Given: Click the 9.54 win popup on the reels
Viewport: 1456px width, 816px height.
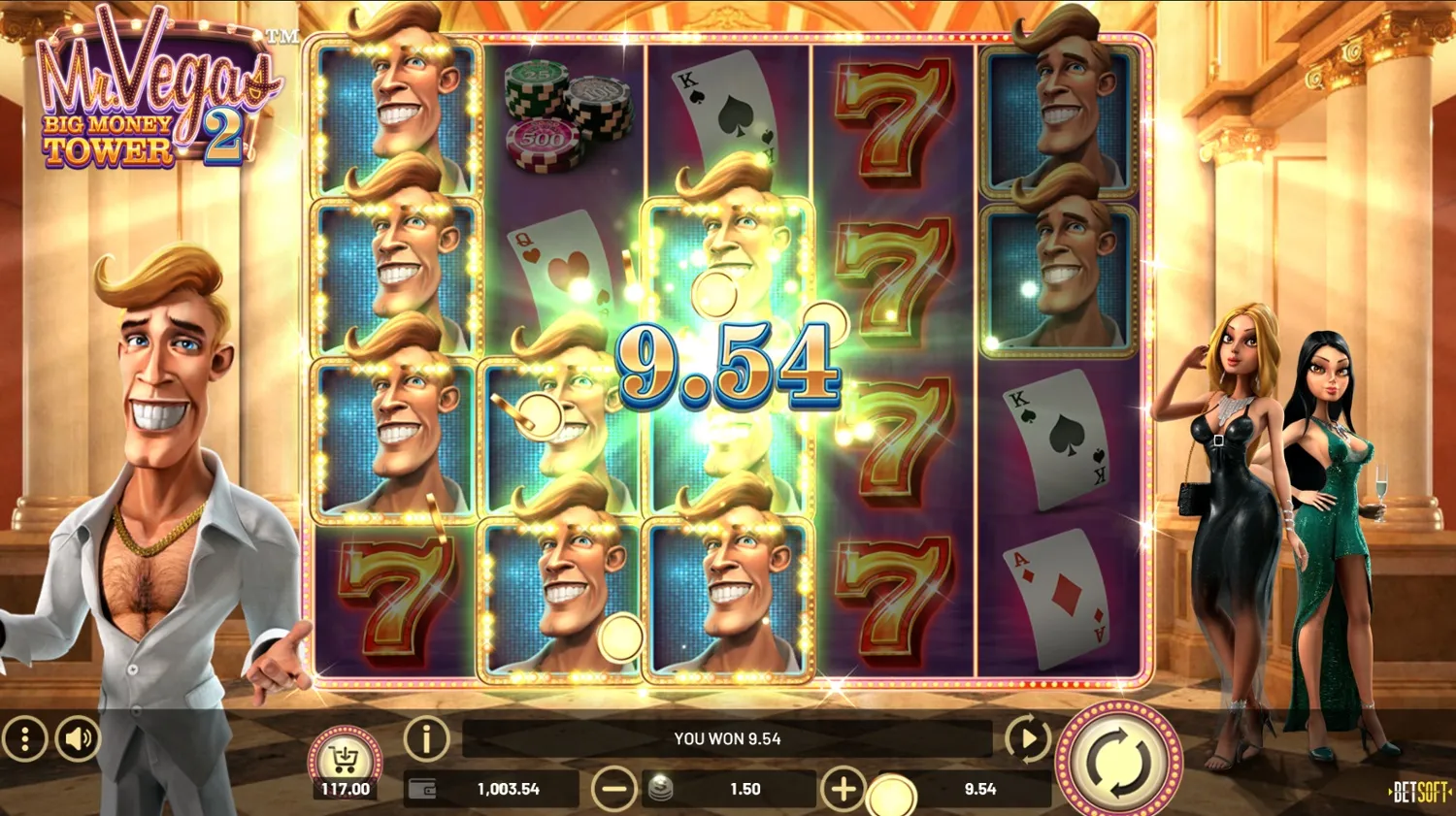Looking at the screenshot, I should pyautogui.click(x=730, y=370).
